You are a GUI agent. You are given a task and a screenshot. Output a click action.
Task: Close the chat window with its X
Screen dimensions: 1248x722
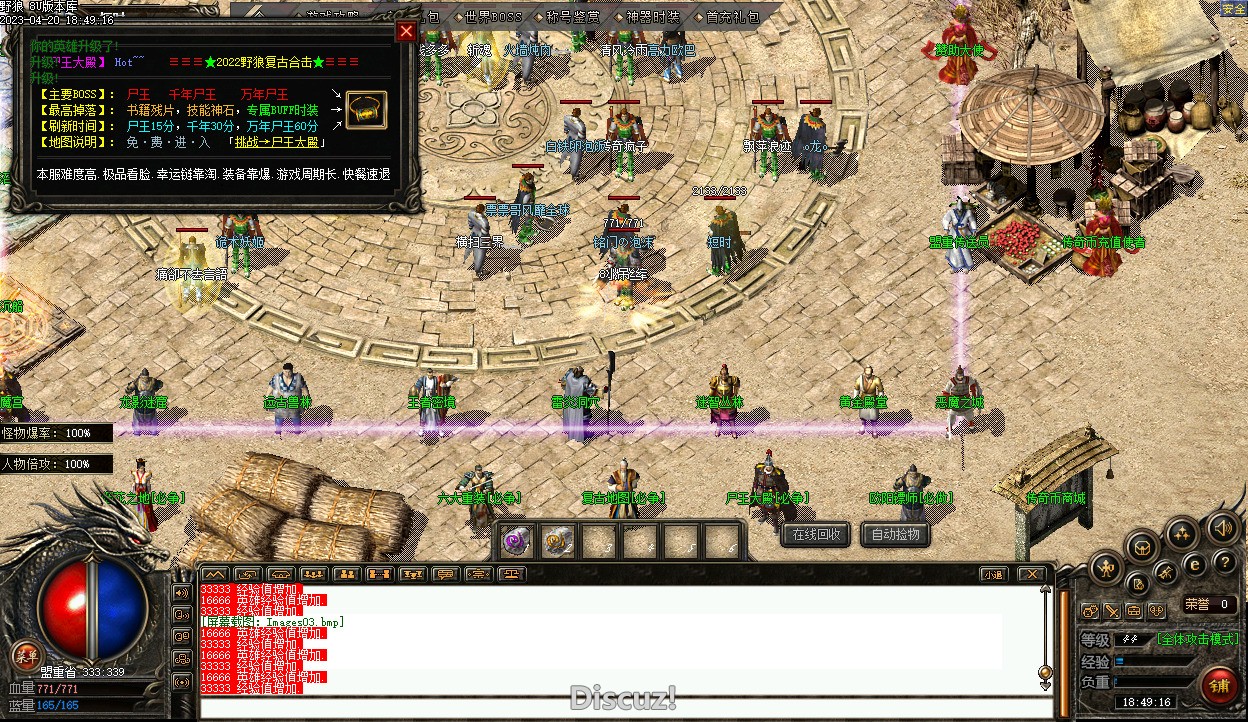(x=1032, y=574)
